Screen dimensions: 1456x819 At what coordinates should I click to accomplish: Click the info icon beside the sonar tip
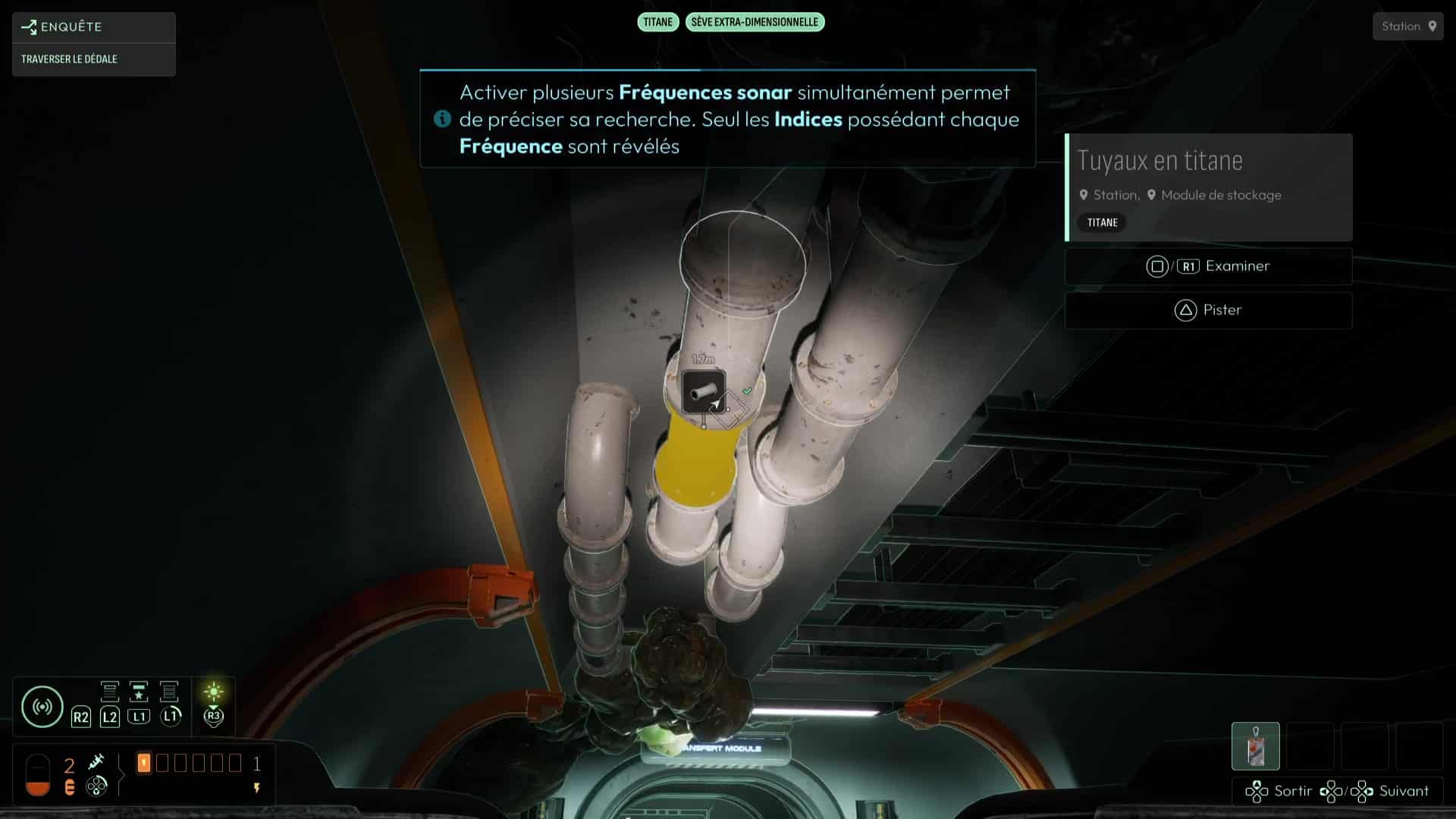[442, 119]
